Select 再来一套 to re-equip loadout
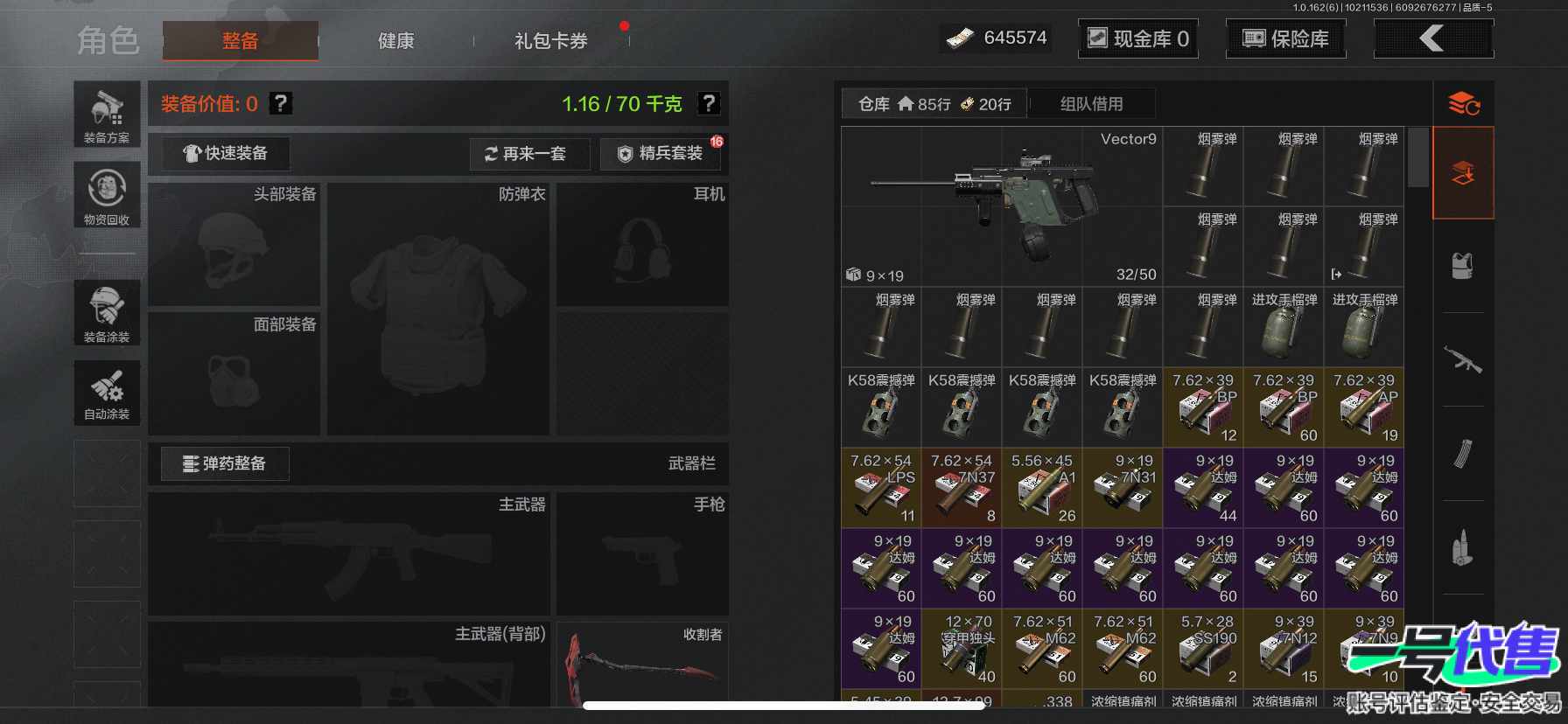 point(527,154)
